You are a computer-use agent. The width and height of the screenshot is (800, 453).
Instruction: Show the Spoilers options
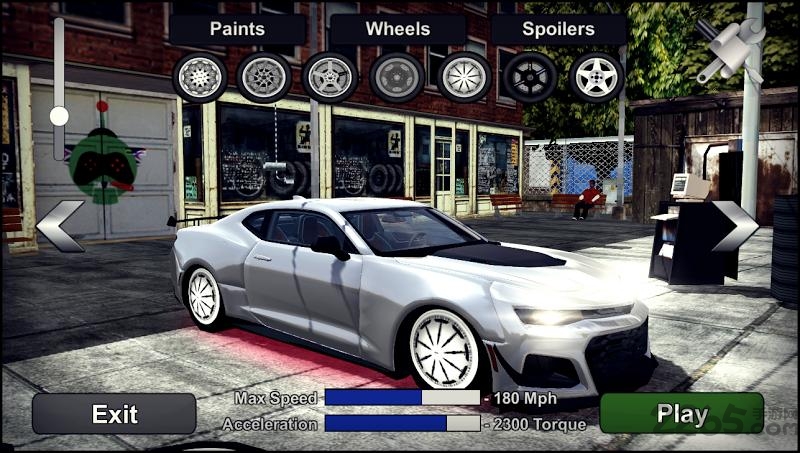[557, 29]
